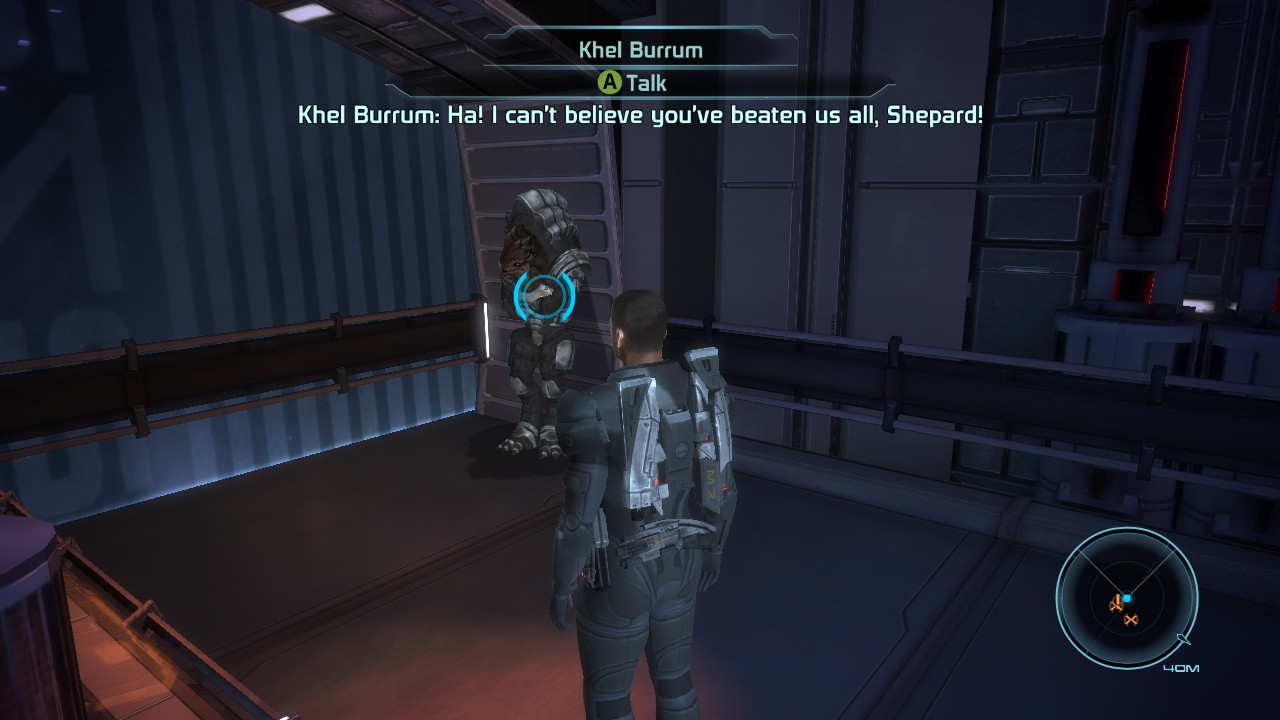Click the blue player dot on the radar

tap(1128, 598)
